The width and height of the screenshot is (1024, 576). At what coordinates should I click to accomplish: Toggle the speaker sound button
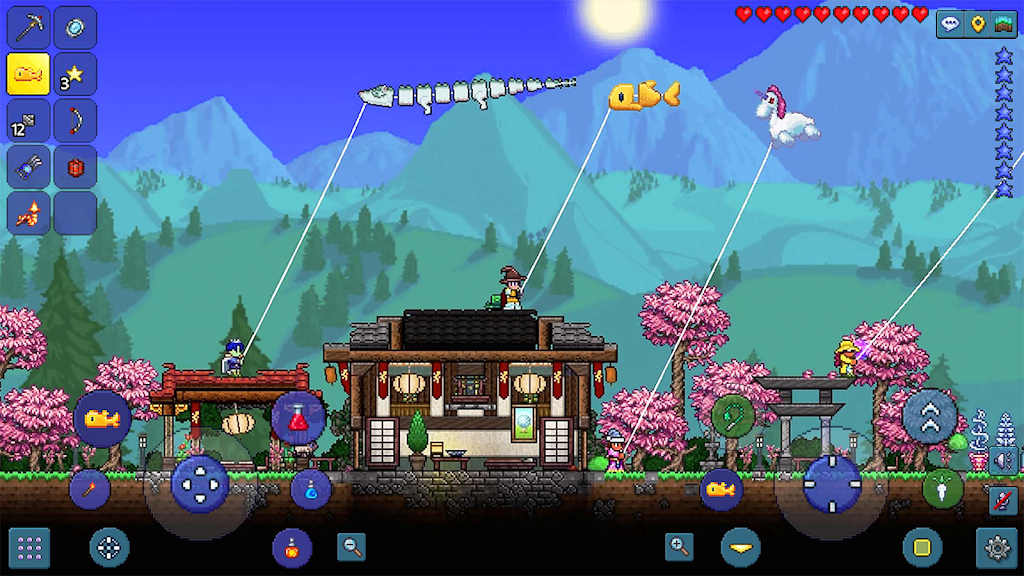point(1003,461)
